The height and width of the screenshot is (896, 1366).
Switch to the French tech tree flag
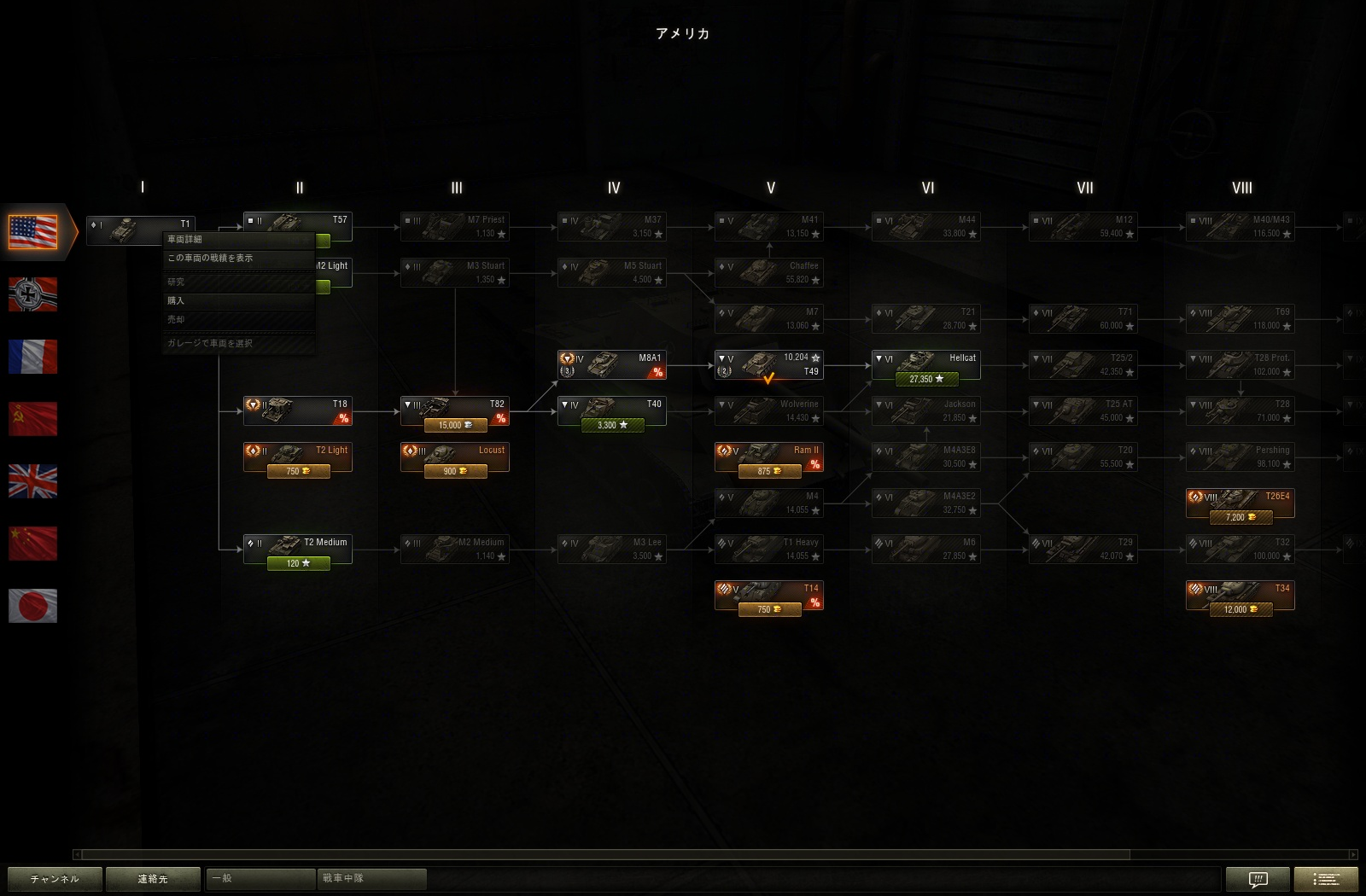(x=32, y=357)
